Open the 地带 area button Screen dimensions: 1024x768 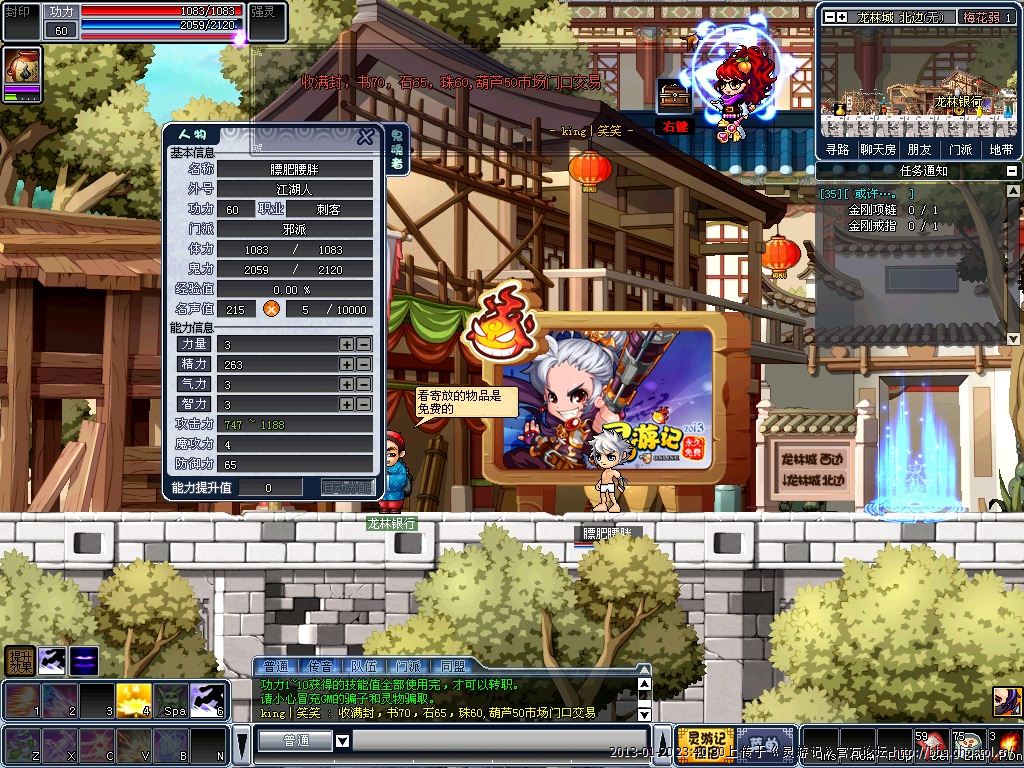(x=1000, y=149)
